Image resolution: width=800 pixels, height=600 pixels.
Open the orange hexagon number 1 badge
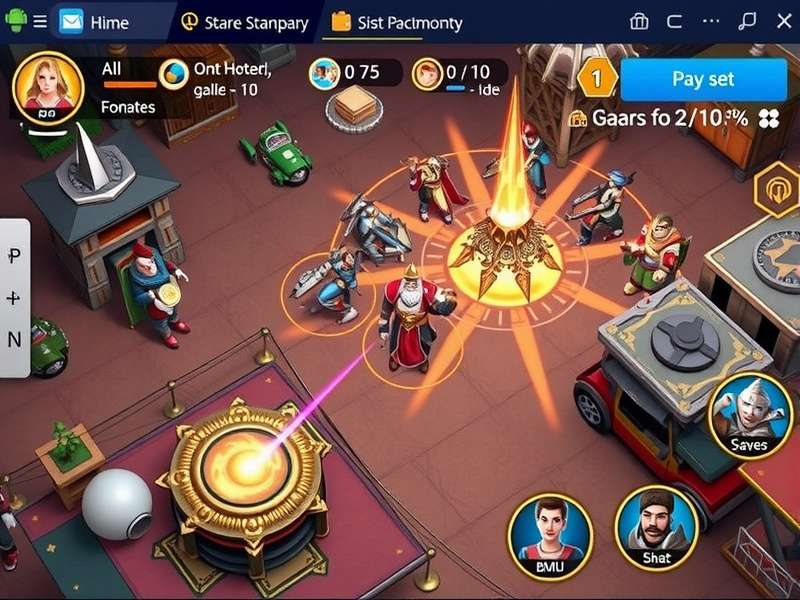click(599, 77)
